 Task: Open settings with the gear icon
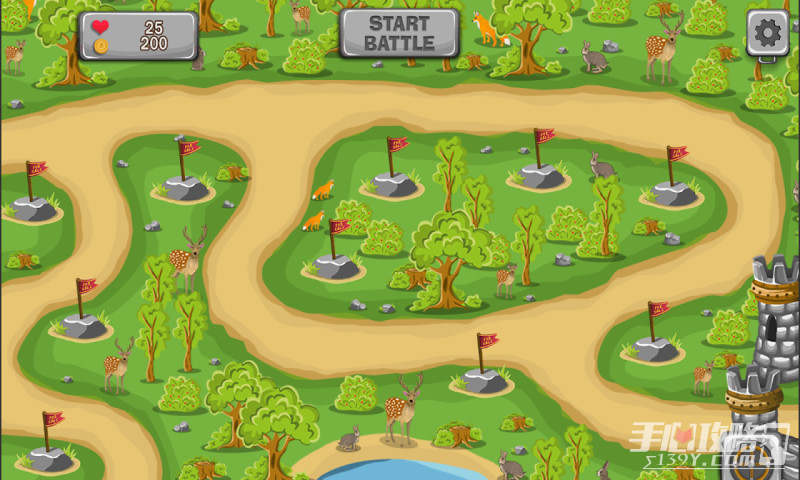[767, 33]
